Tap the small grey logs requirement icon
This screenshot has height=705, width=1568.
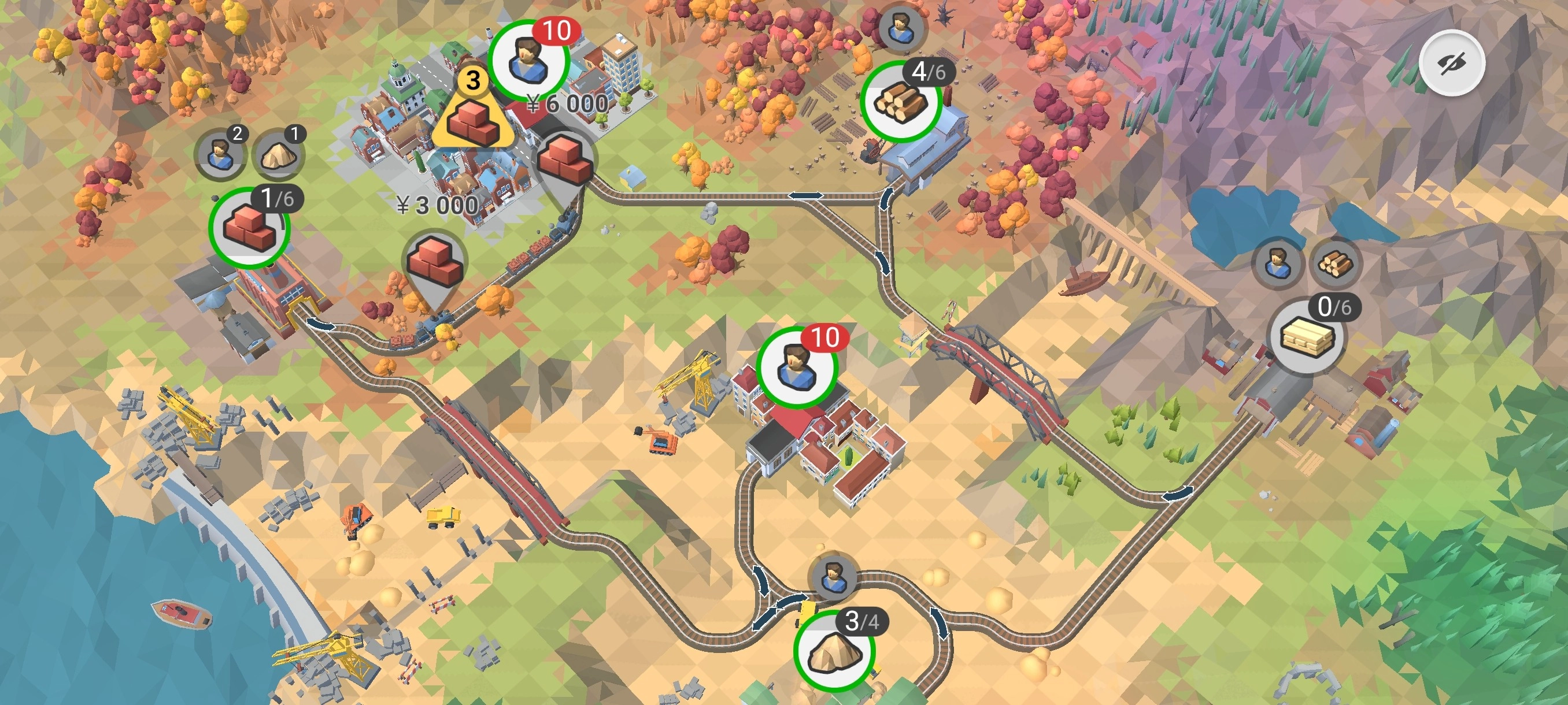(1335, 264)
